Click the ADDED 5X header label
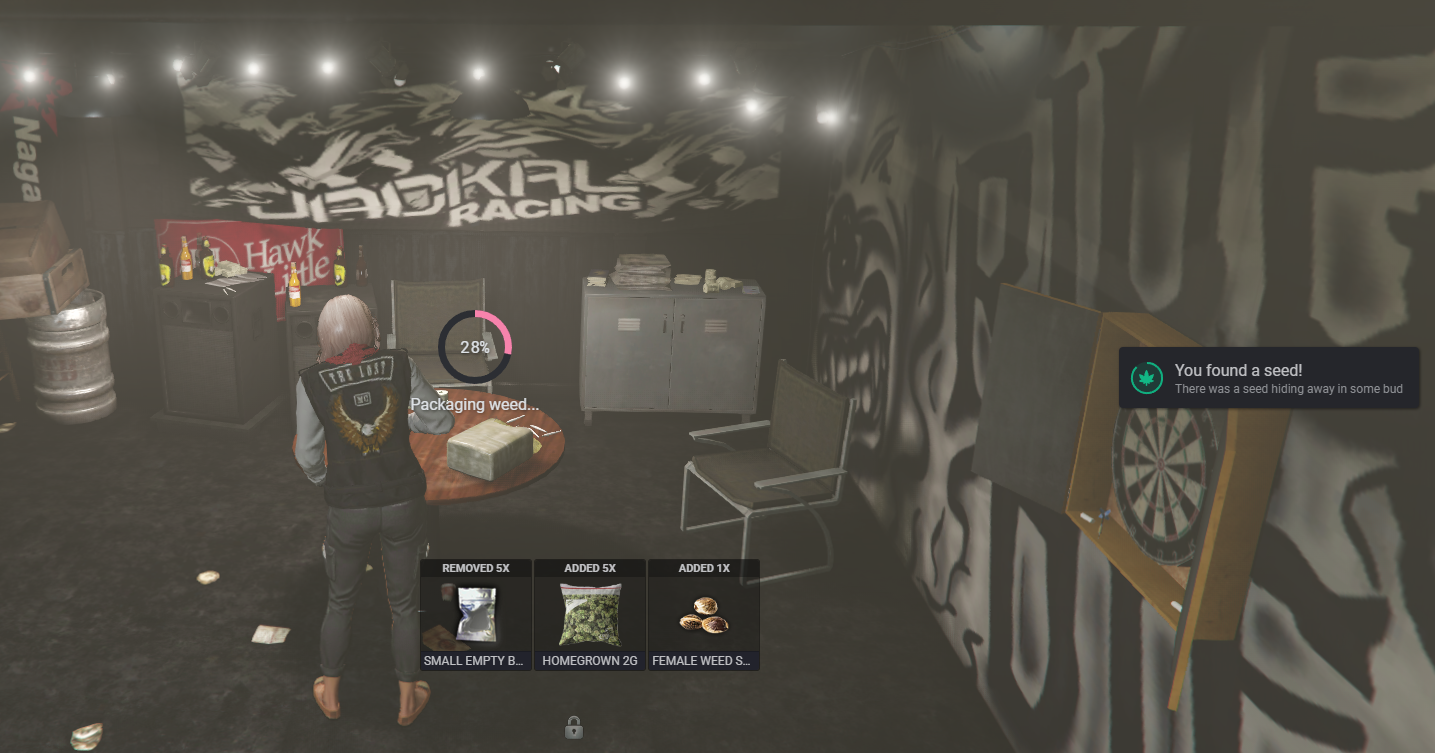The height and width of the screenshot is (753, 1435). click(590, 567)
